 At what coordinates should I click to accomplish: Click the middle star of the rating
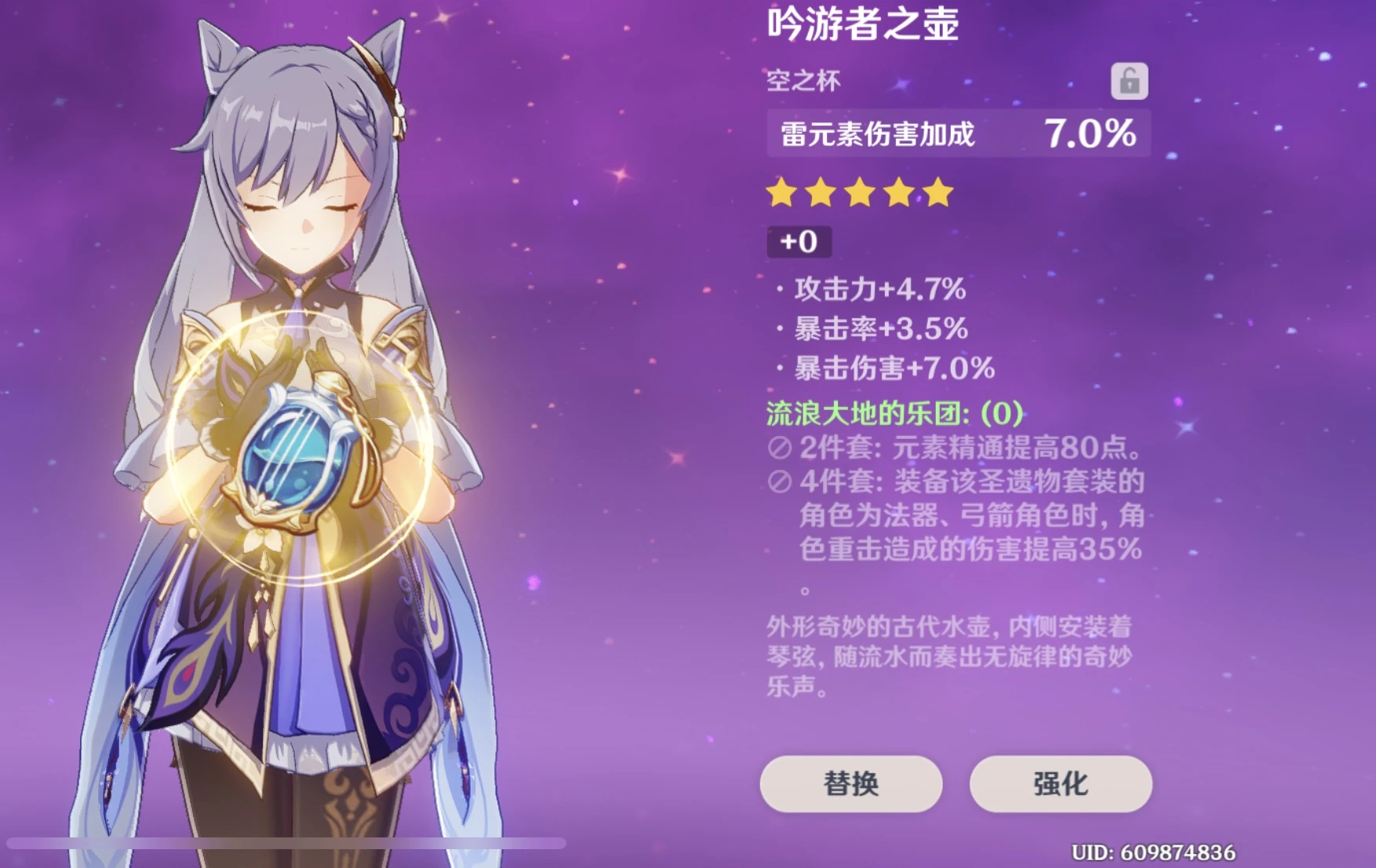click(x=859, y=193)
